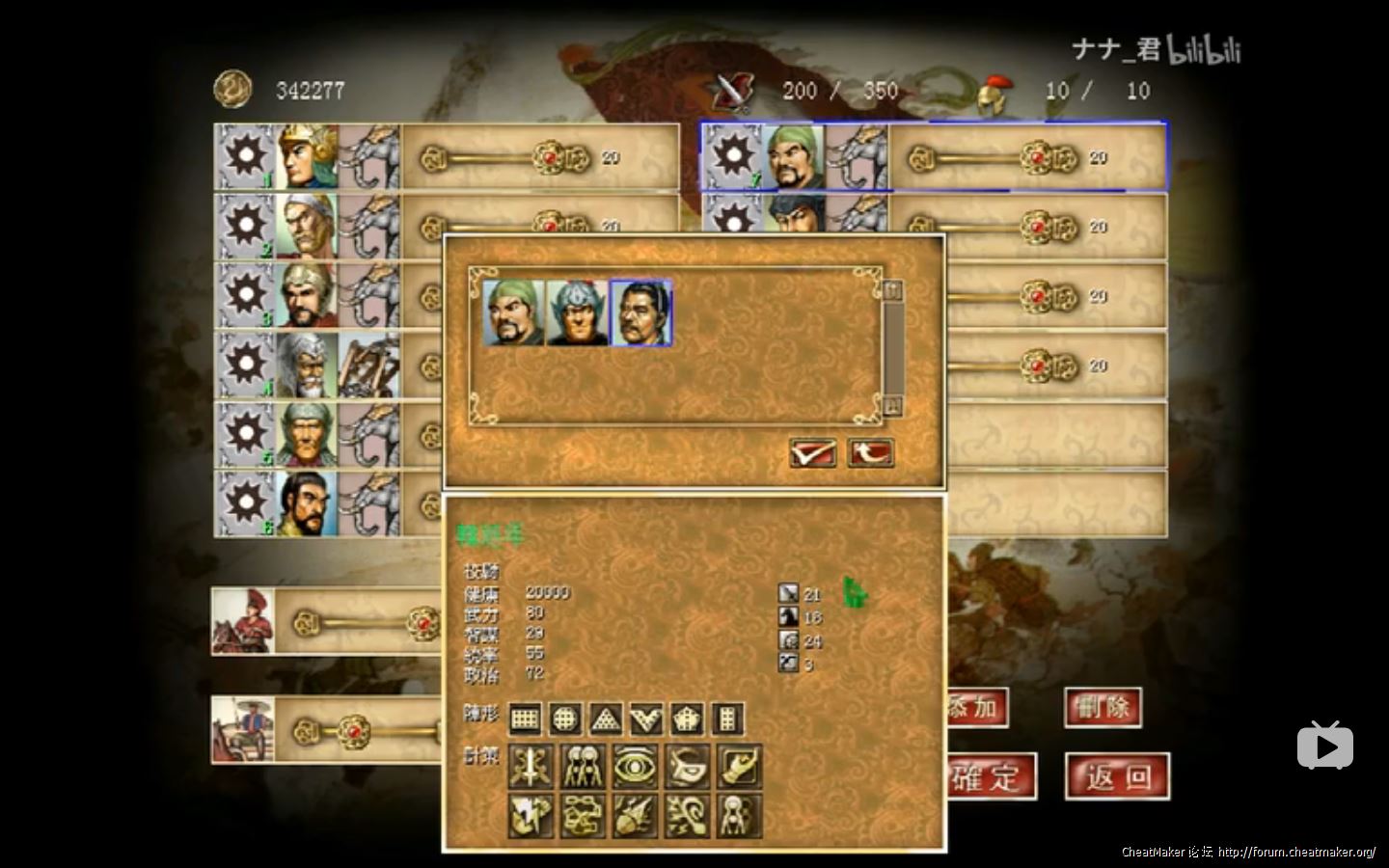Select the green-turban general portrait in the popup
The width and height of the screenshot is (1389, 868).
point(514,312)
